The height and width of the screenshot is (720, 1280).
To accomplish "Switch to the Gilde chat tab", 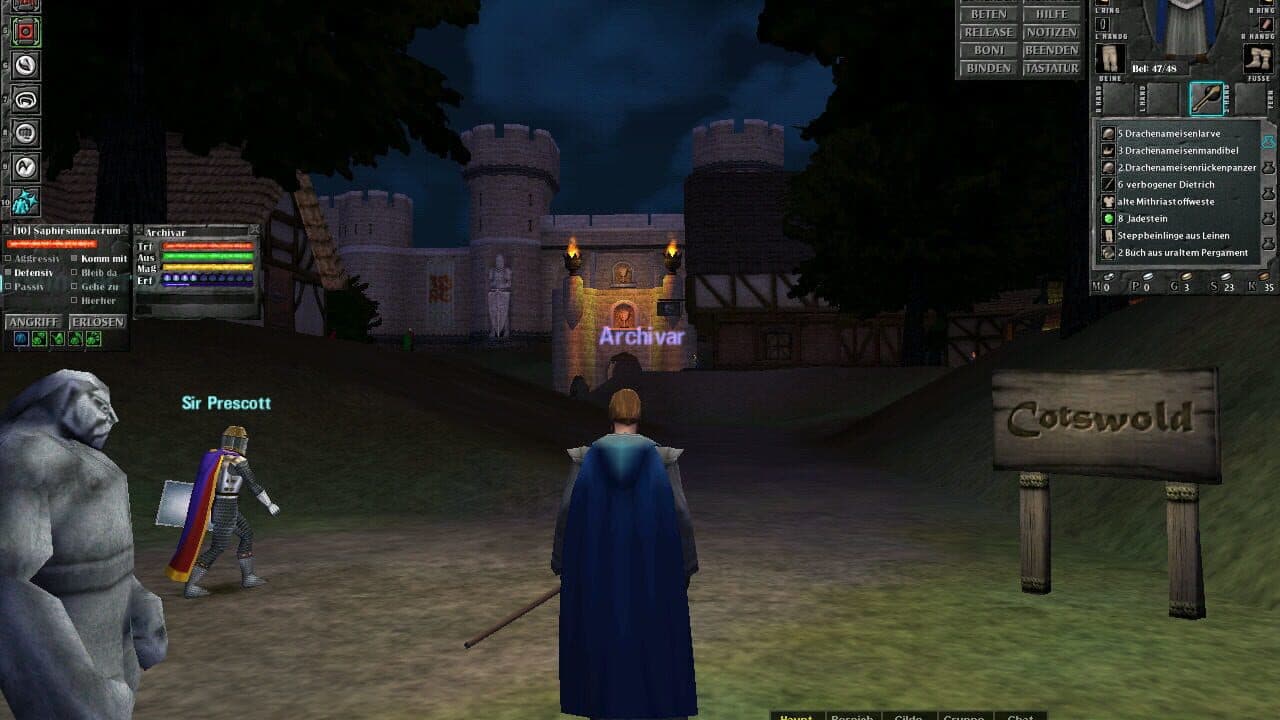I will point(908,717).
